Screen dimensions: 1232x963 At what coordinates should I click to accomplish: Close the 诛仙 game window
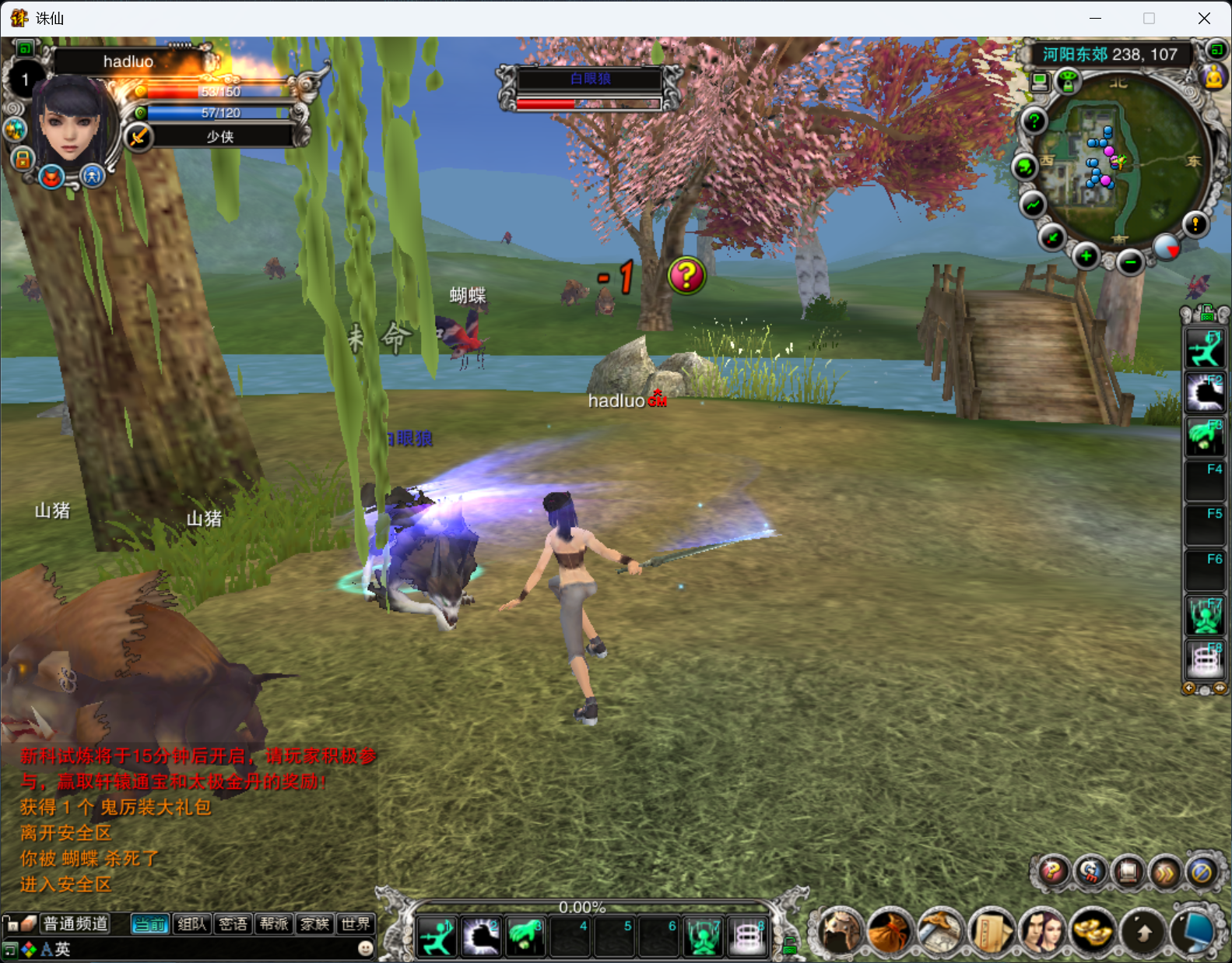click(1204, 18)
